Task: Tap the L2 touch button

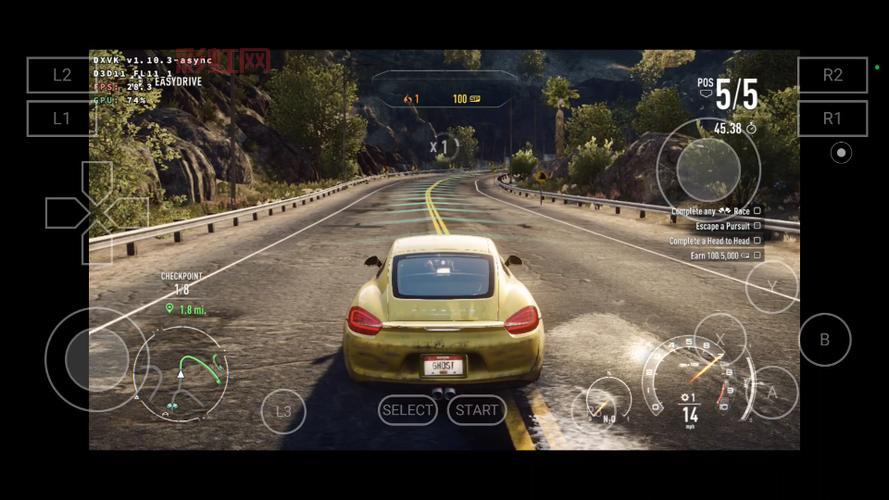Action: [62, 75]
